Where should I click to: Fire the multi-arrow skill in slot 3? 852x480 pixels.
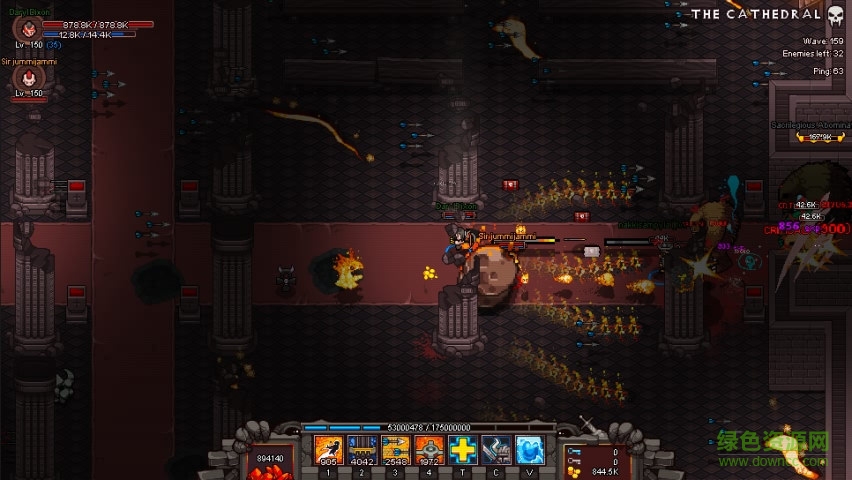pos(395,451)
